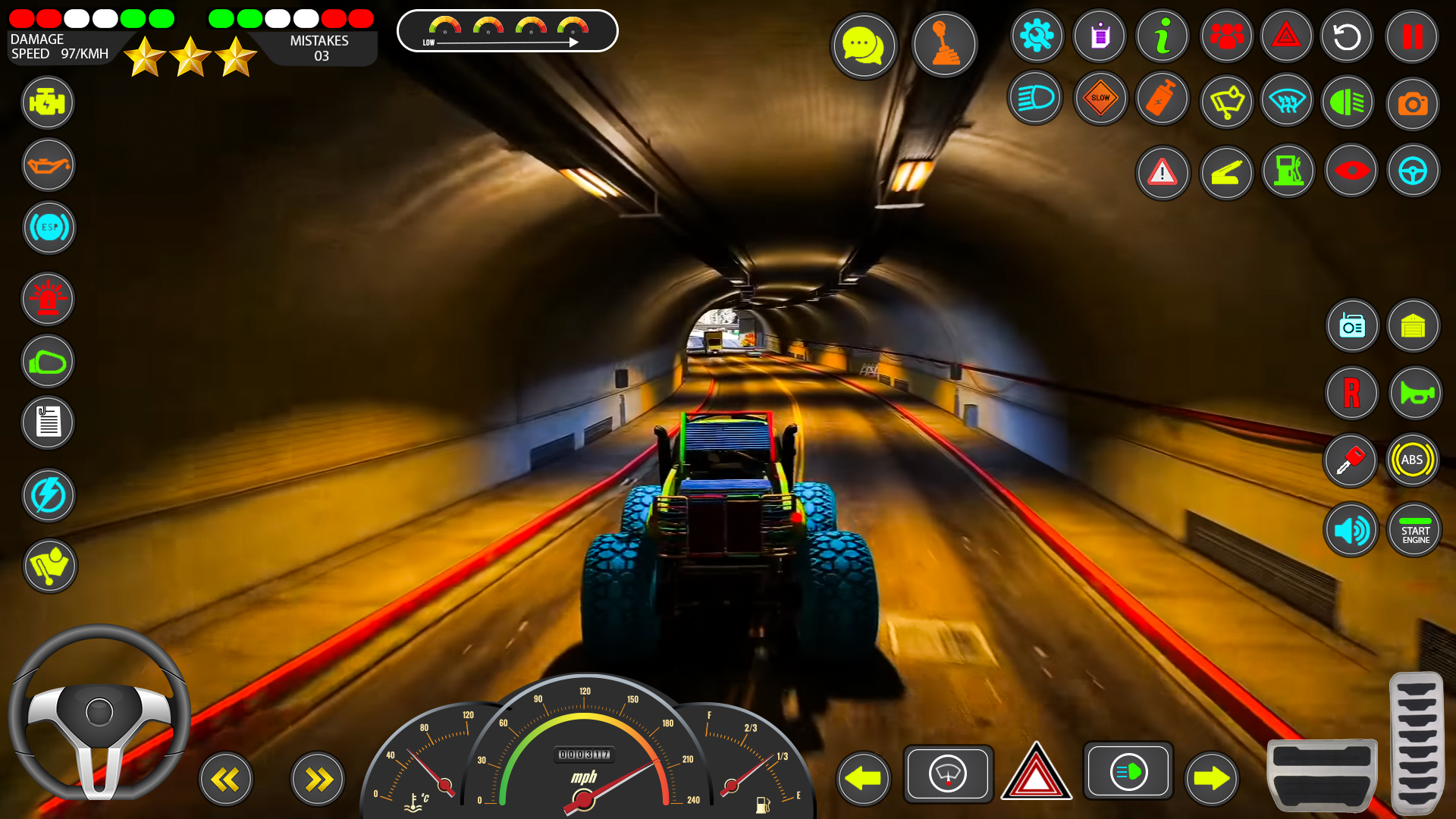Select the red siren warning icon
The image size is (1456, 819).
coord(48,299)
